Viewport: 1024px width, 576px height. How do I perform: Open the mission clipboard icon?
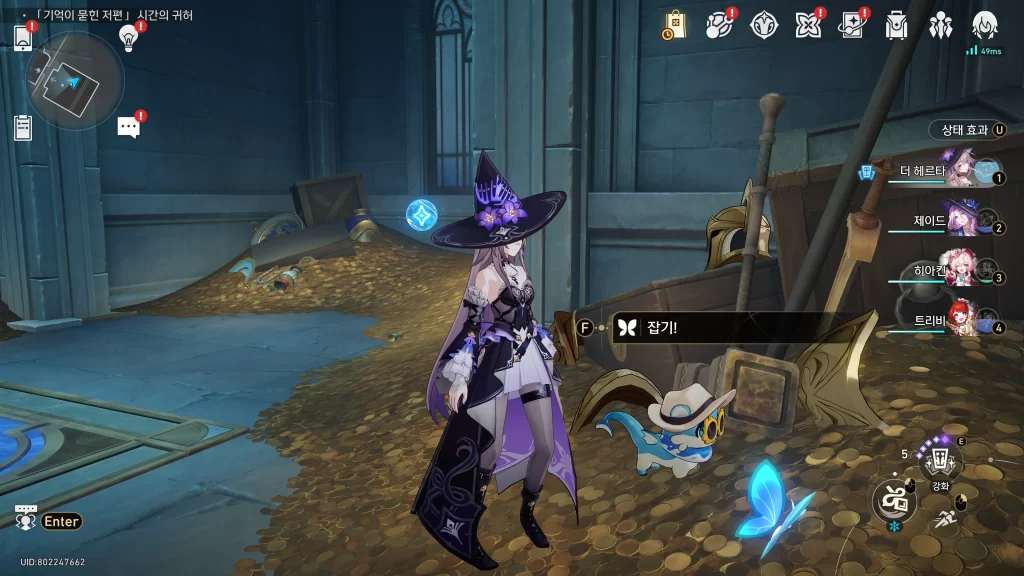point(24,127)
